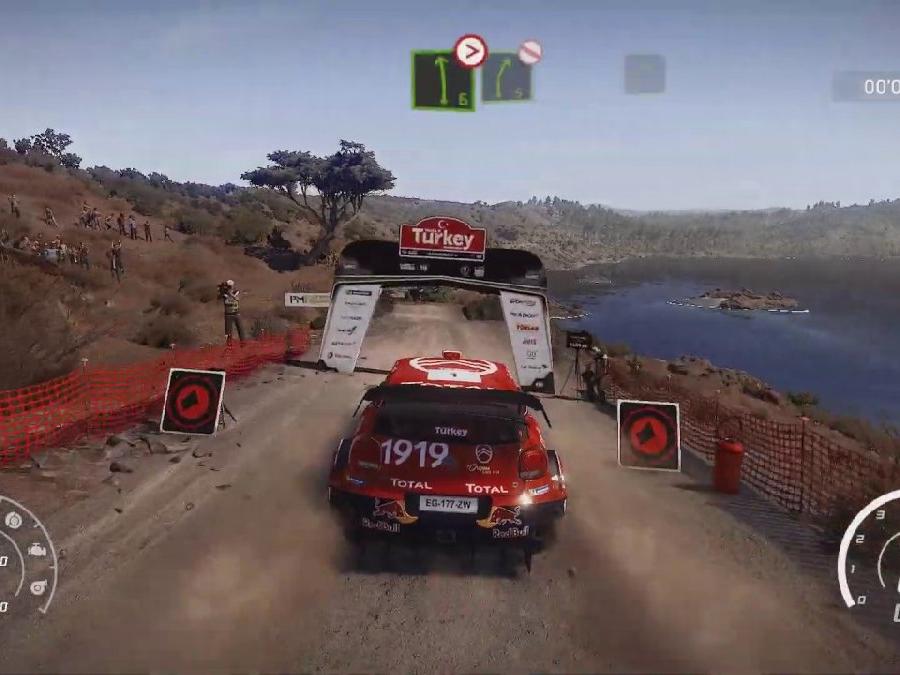Click the dimmed right-curve pace note
The height and width of the screenshot is (675, 900).
pos(506,78)
